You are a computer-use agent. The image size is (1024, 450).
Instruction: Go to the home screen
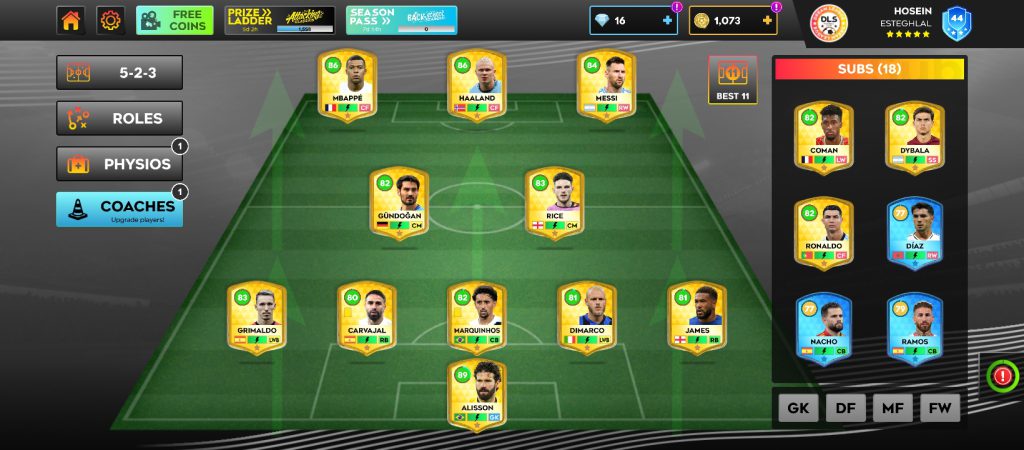point(70,20)
